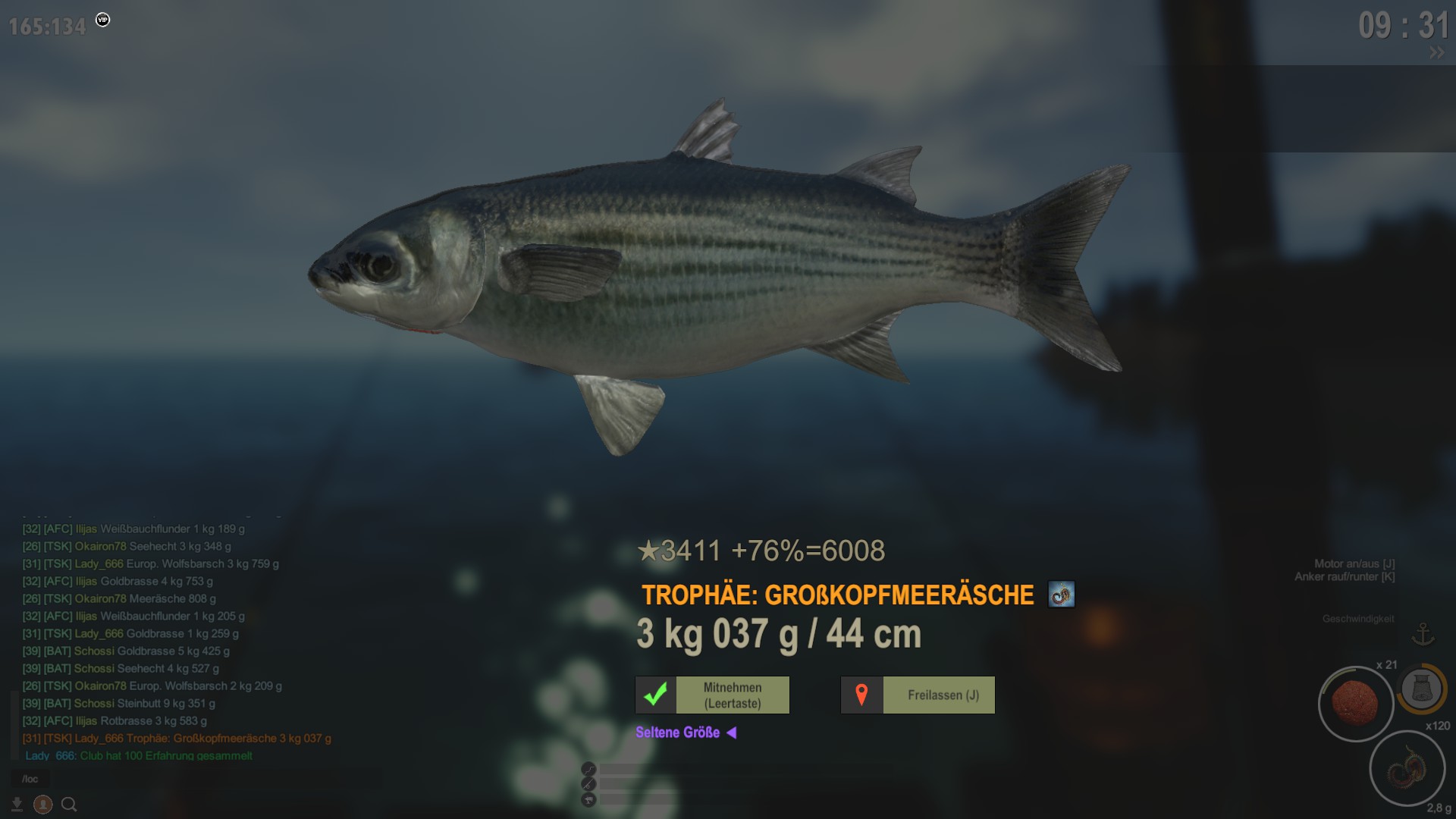
Task: Expand the double-arrow panel under the clock
Action: pos(1436,53)
